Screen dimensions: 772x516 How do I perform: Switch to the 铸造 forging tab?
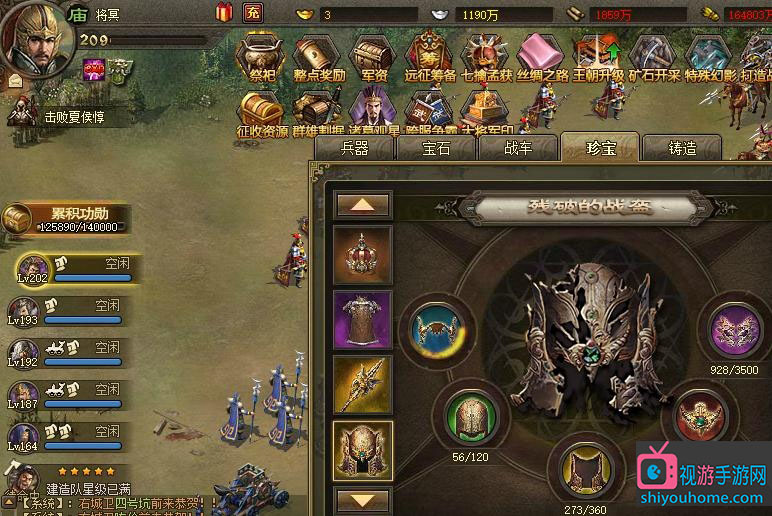681,148
